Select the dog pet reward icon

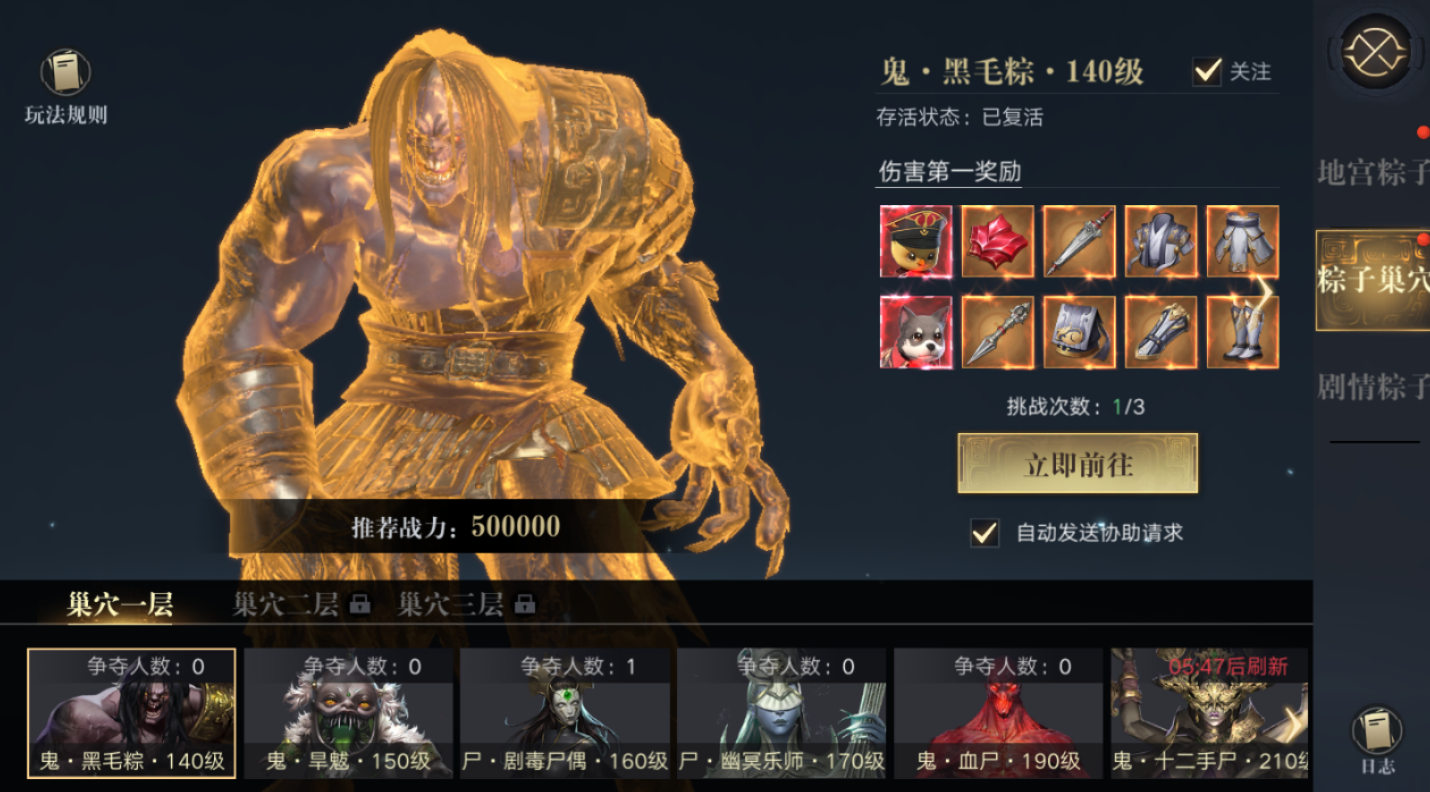click(915, 330)
